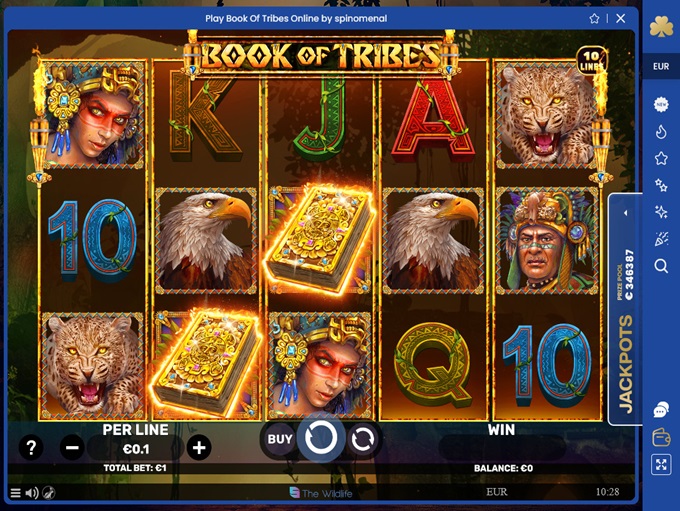680x511 pixels.
Task: Click the 10 Lines badge
Action: click(x=591, y=59)
